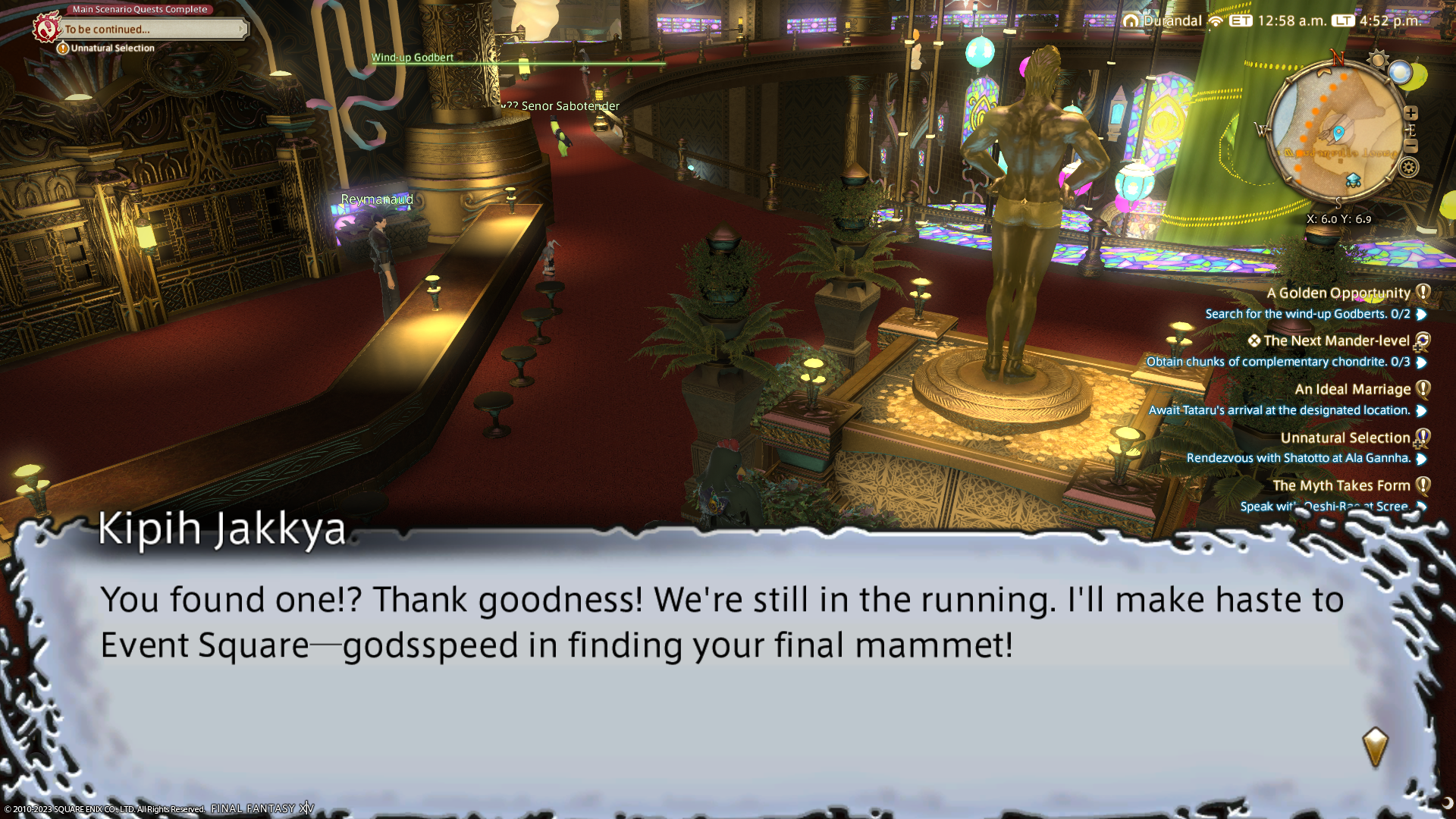Click the network connection status icon
Viewport: 1456px width, 819px height.
click(1216, 21)
